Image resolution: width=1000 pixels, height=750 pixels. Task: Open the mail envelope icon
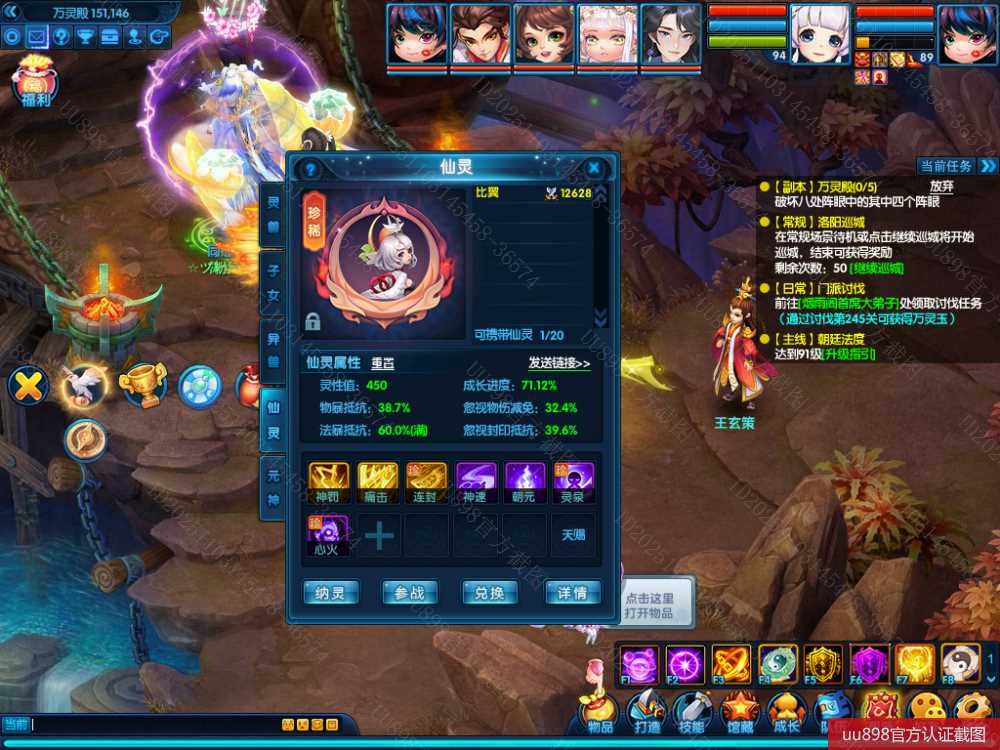[37, 37]
